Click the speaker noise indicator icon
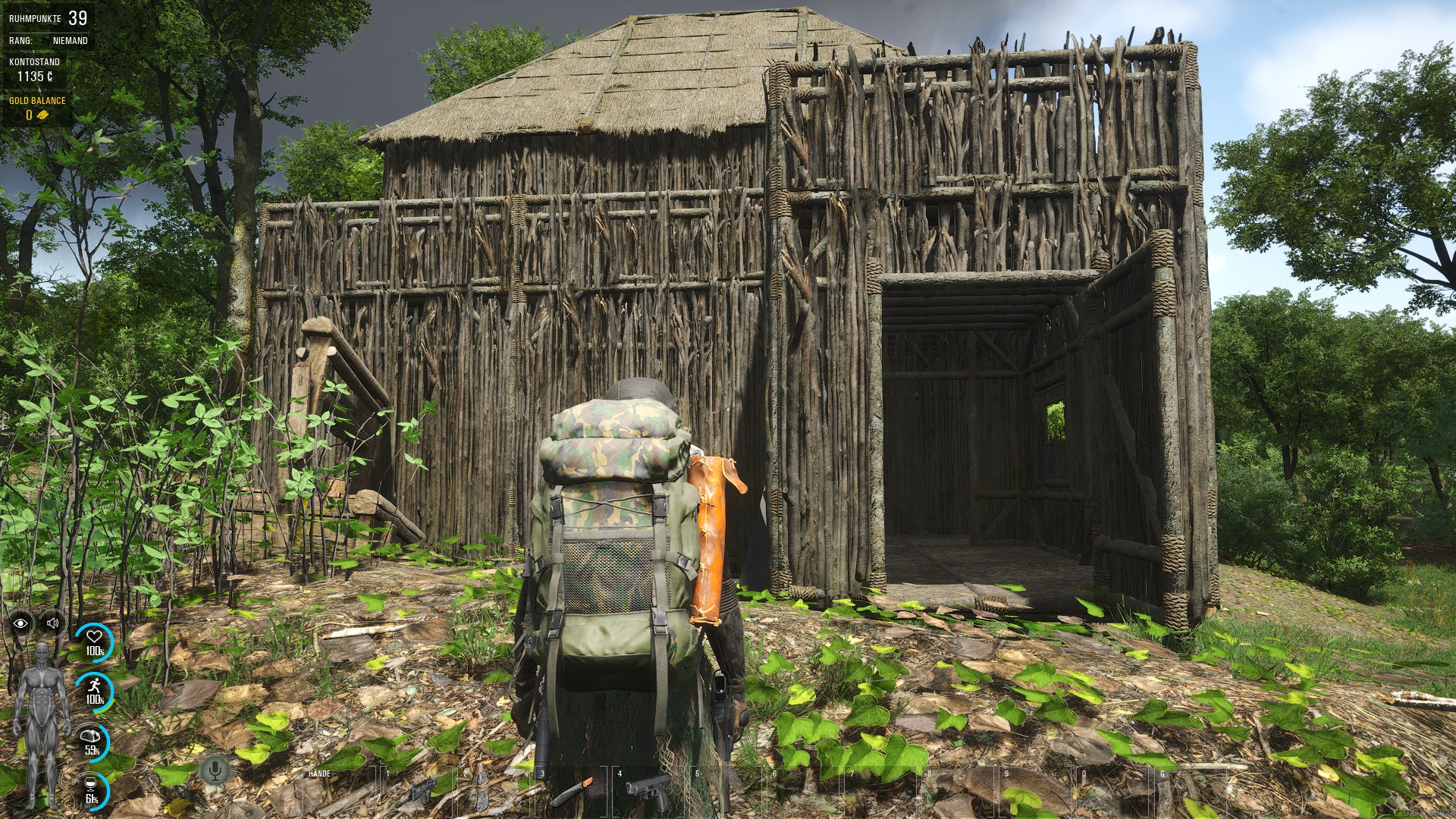Viewport: 1456px width, 819px height. pyautogui.click(x=52, y=623)
